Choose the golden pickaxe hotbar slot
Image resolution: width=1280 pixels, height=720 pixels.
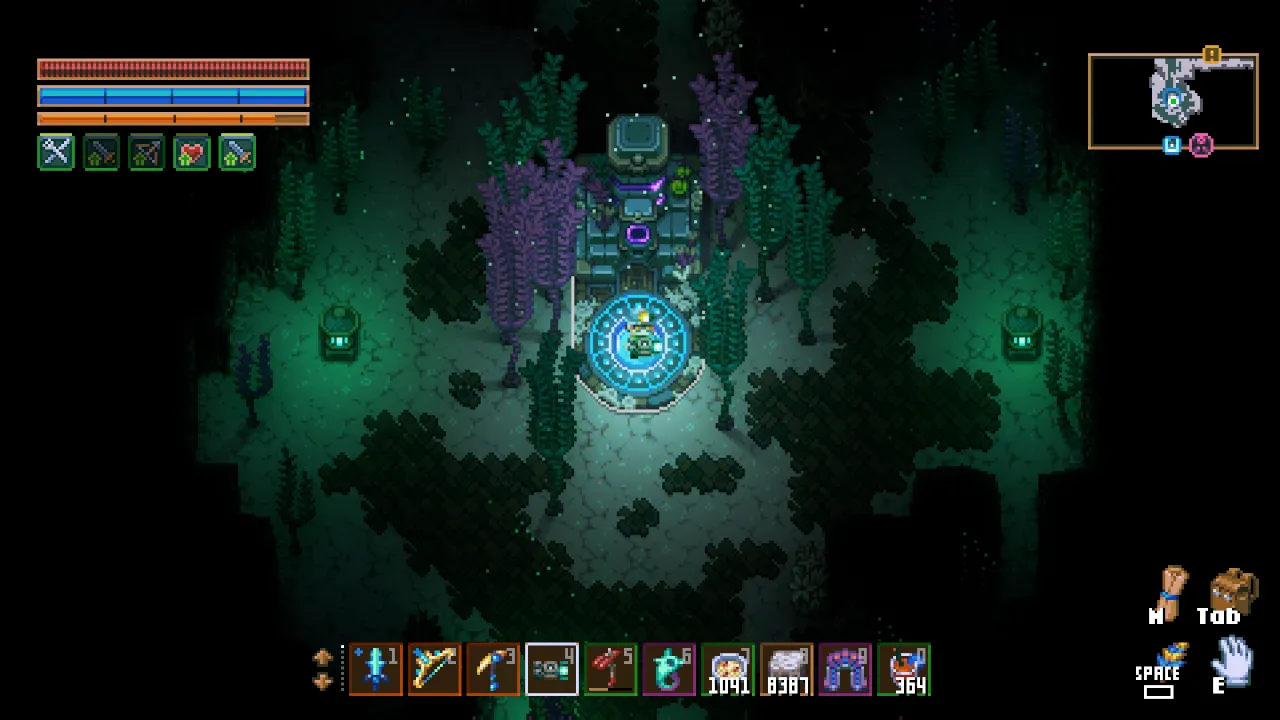[494, 669]
